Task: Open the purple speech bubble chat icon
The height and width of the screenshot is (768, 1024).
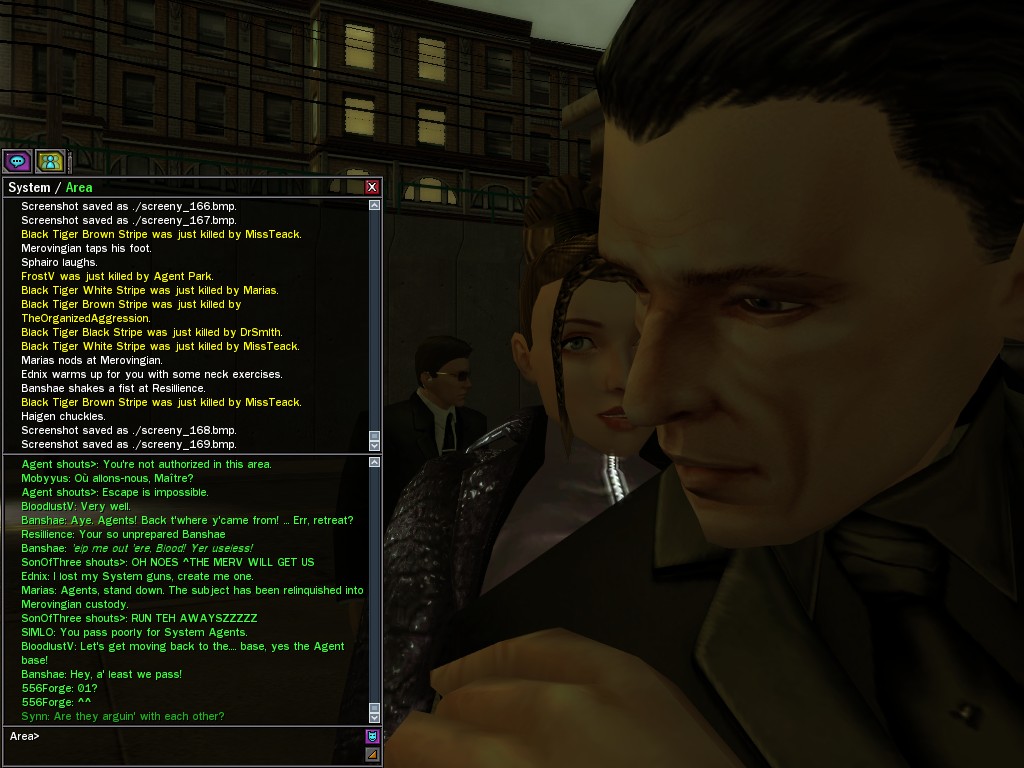Action: point(17,160)
